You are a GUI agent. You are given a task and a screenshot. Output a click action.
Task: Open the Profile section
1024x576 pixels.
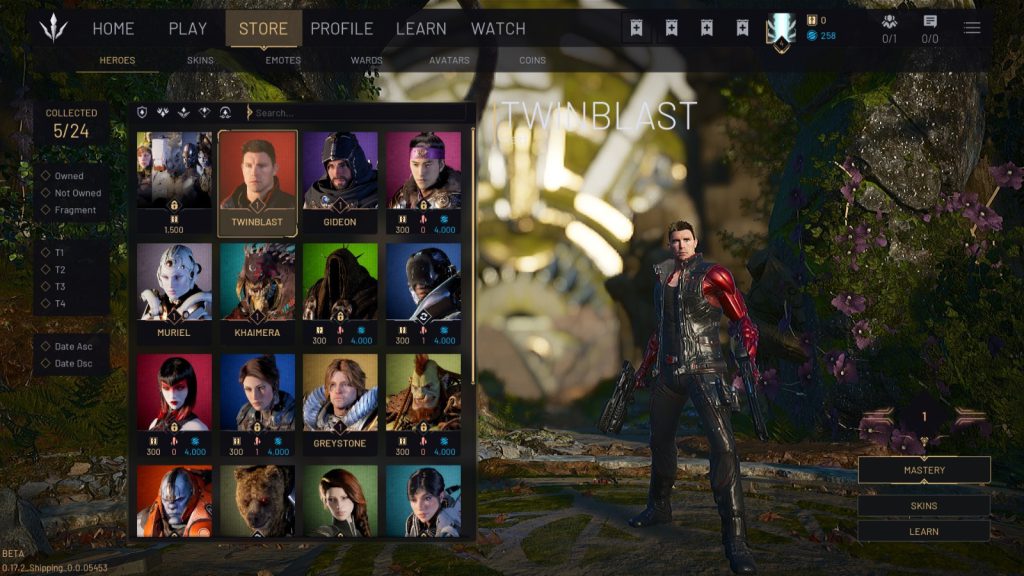pyautogui.click(x=341, y=29)
